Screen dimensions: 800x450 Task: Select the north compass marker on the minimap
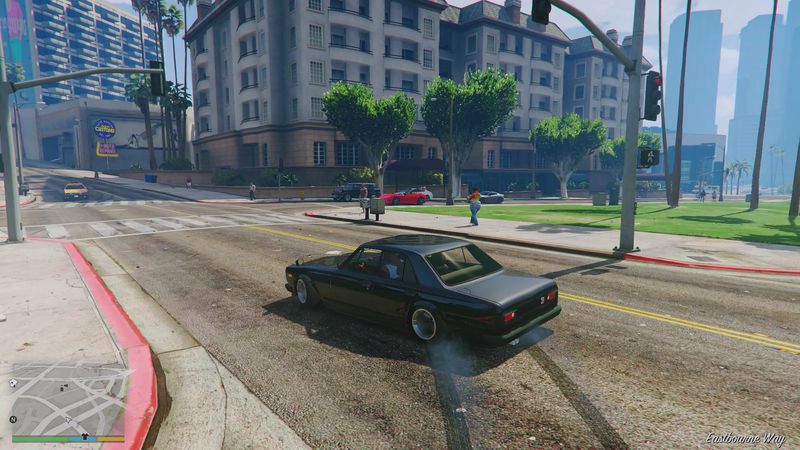coord(13,420)
